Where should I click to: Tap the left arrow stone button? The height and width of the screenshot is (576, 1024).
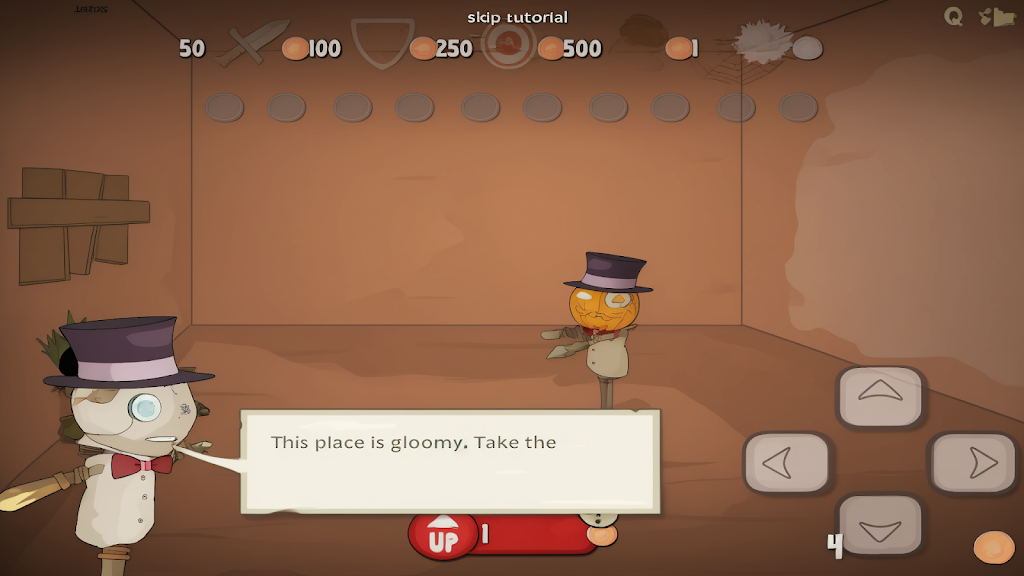(x=787, y=463)
